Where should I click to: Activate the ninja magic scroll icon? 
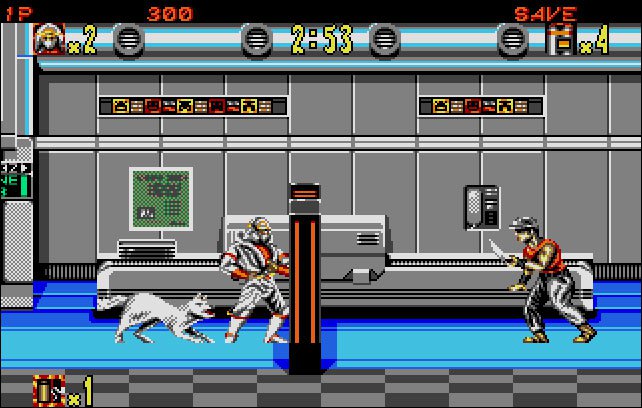pos(47,388)
